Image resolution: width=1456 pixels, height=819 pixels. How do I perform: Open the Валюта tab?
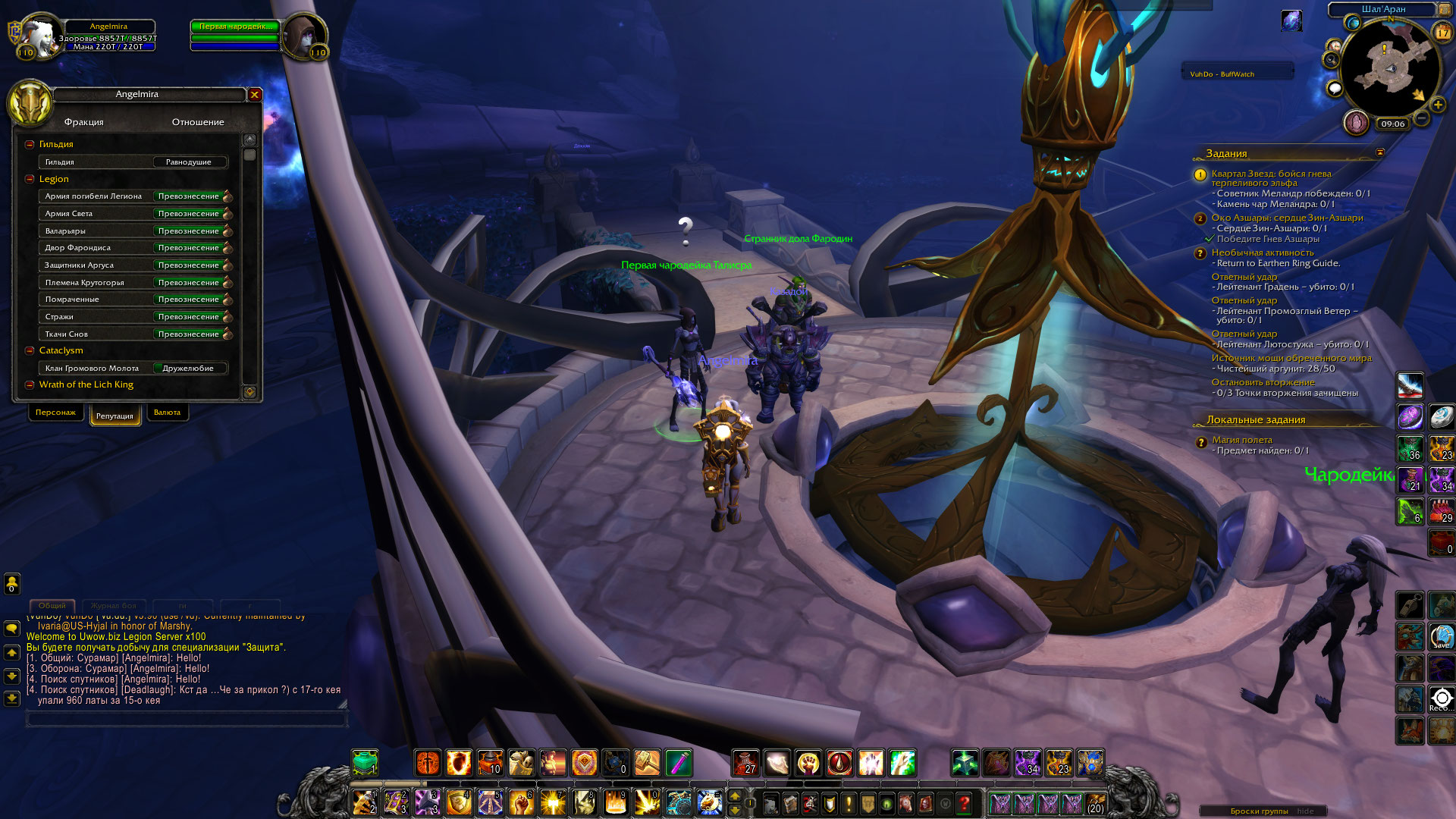coord(167,413)
